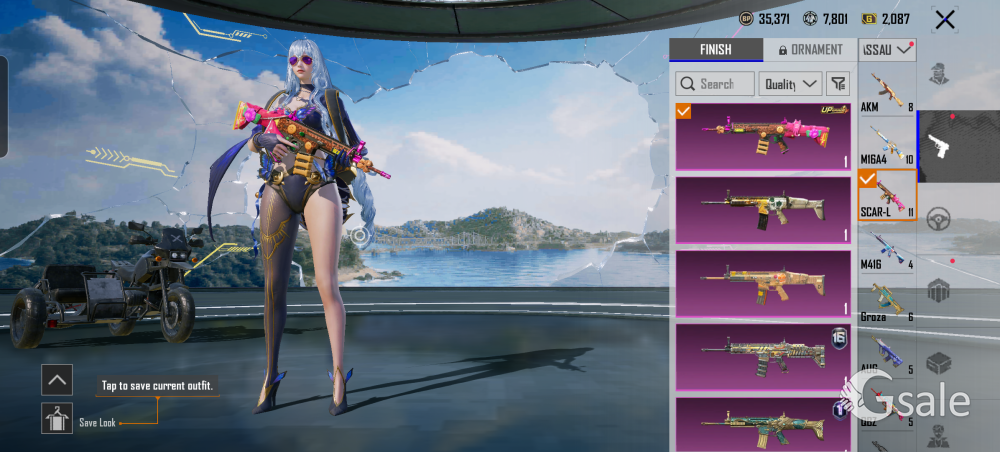This screenshot has height=452, width=1000.
Task: Close the inventory with the X button
Action: [x=944, y=19]
